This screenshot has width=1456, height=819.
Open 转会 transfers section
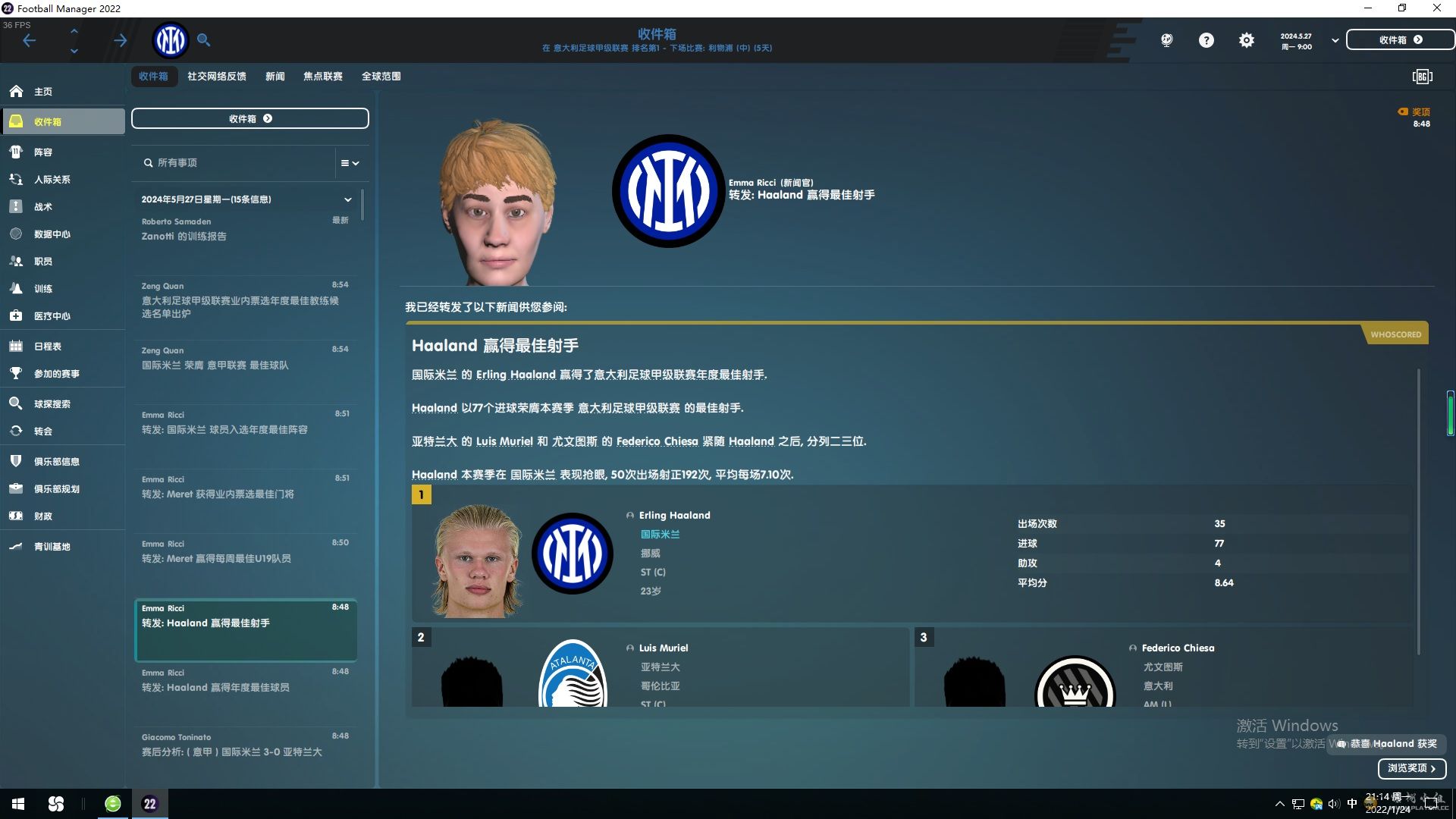coord(42,431)
